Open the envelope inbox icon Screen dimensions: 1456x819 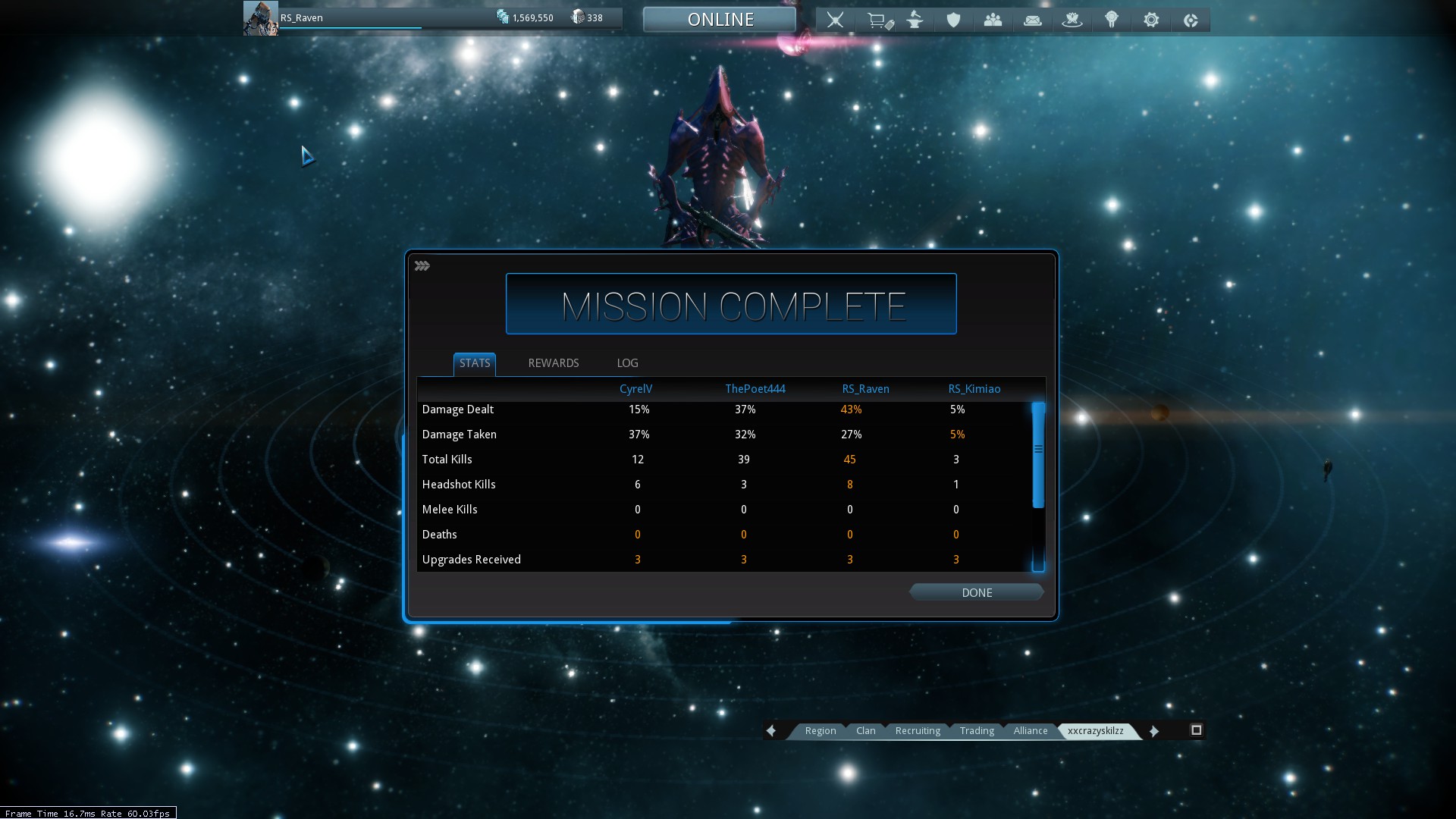pyautogui.click(x=1032, y=20)
